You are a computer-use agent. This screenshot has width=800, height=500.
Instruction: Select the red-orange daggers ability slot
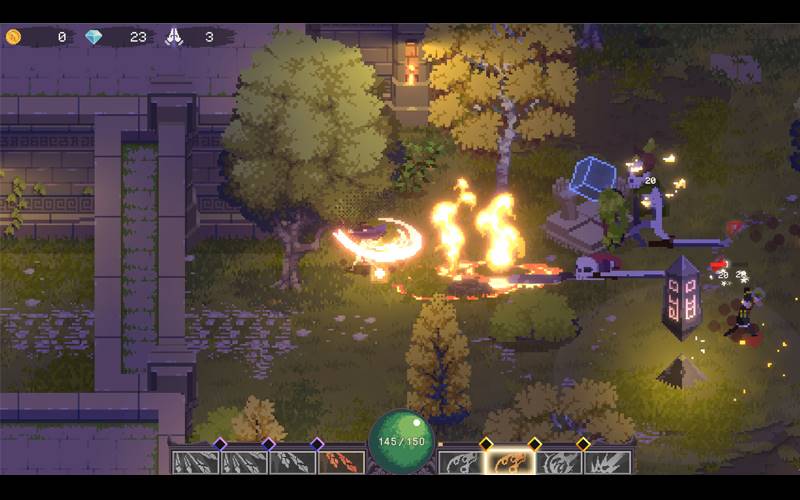click(x=341, y=463)
